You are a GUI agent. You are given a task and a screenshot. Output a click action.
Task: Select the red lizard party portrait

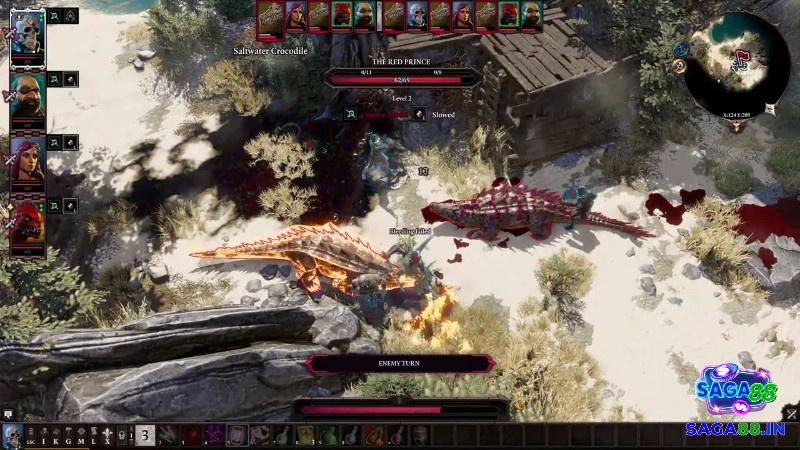tap(27, 223)
